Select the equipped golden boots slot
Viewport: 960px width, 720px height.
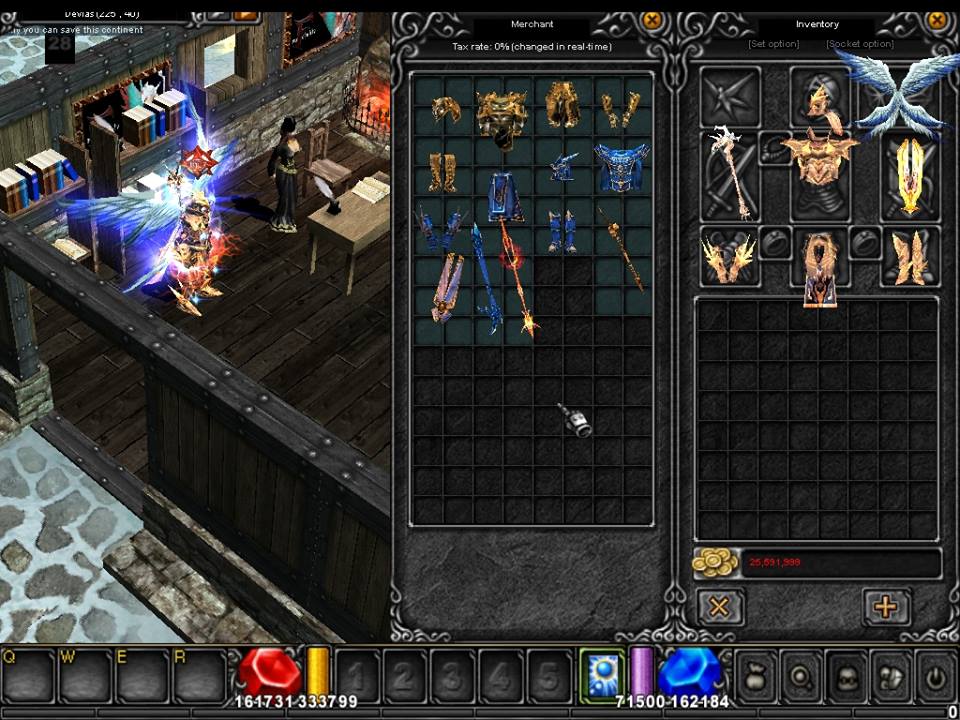[910, 256]
